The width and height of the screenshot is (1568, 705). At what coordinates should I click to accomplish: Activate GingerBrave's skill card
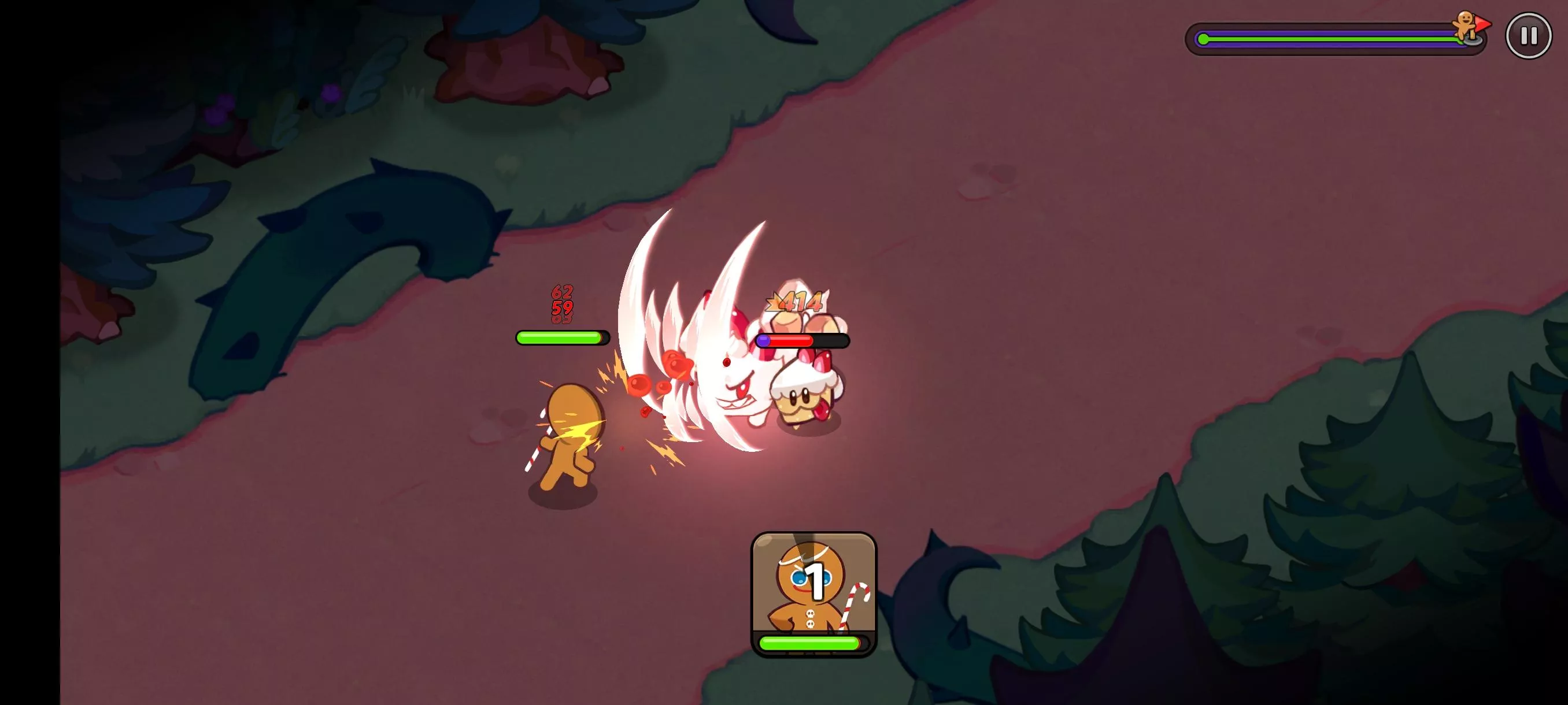click(813, 593)
